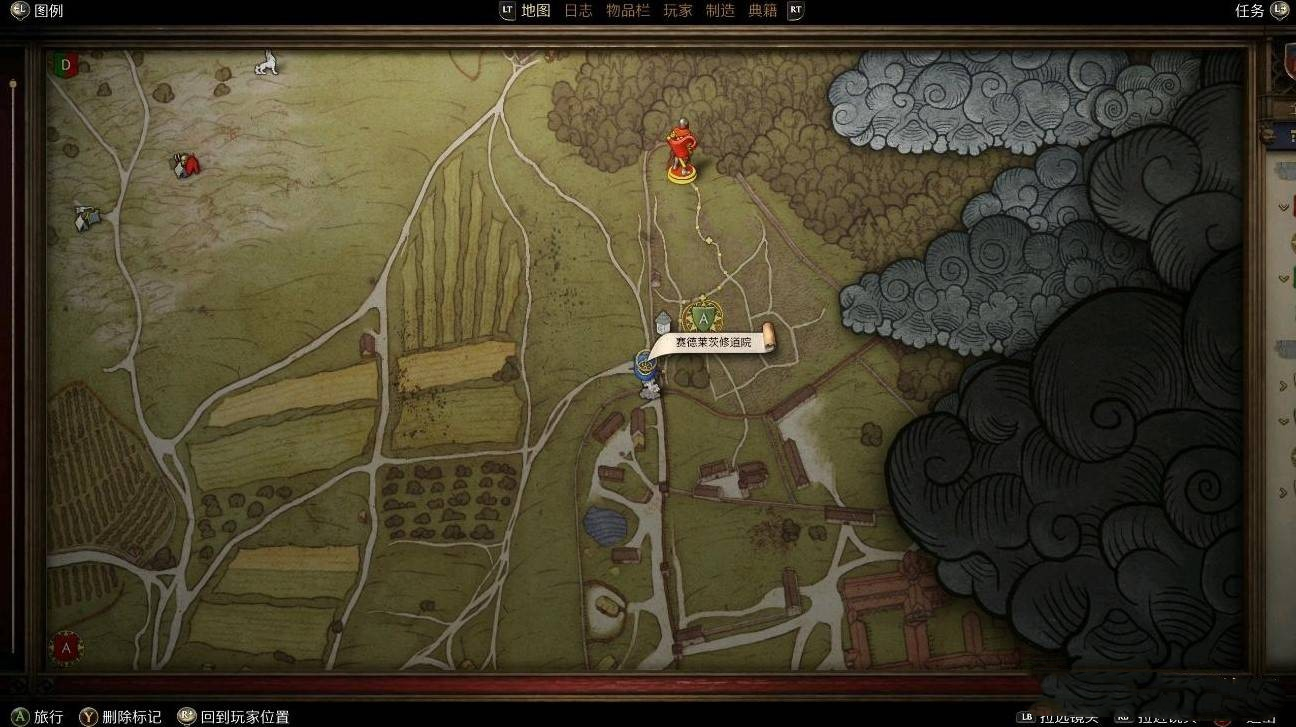The width and height of the screenshot is (1296, 727).
Task: Open the 任务 quest panel
Action: pyautogui.click(x=1250, y=11)
